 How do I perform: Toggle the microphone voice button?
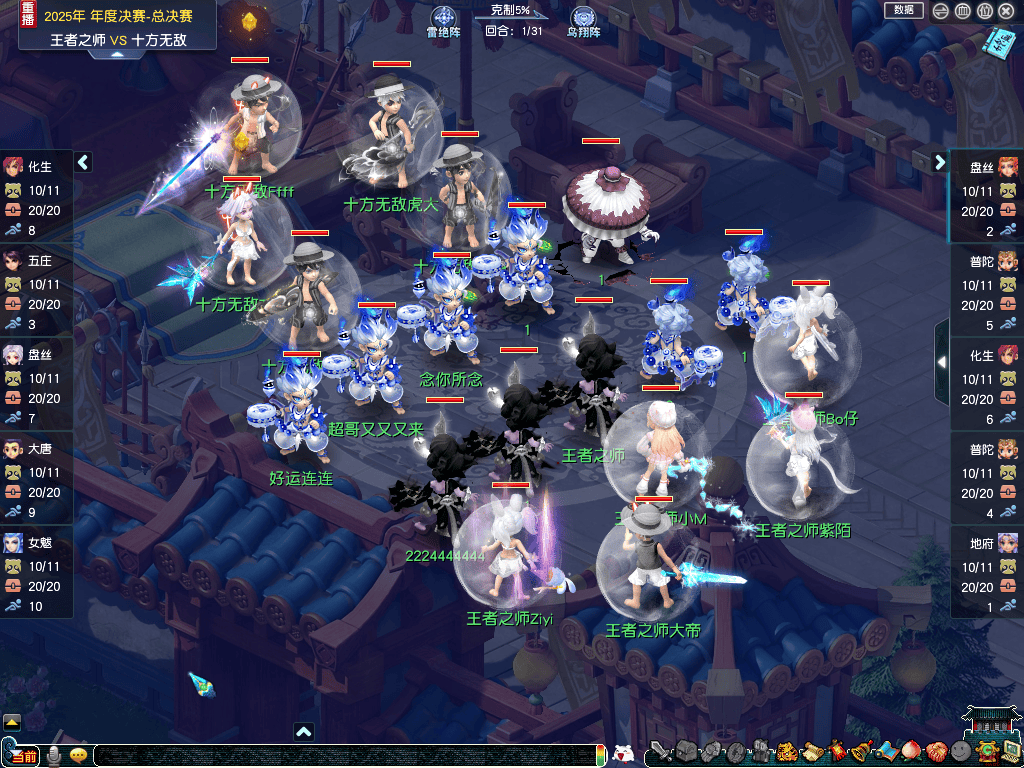(54, 755)
